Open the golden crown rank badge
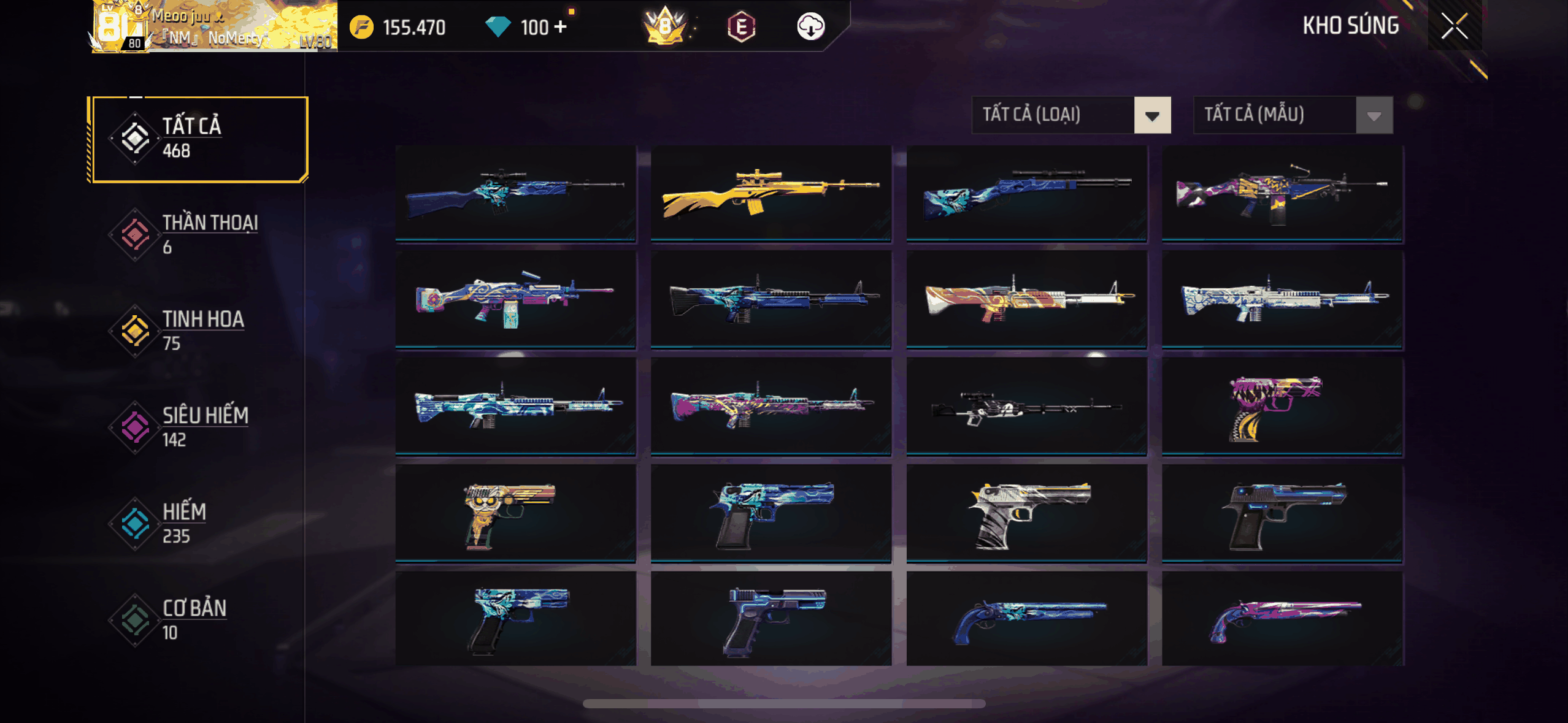This screenshot has width=1568, height=723. pos(665,27)
